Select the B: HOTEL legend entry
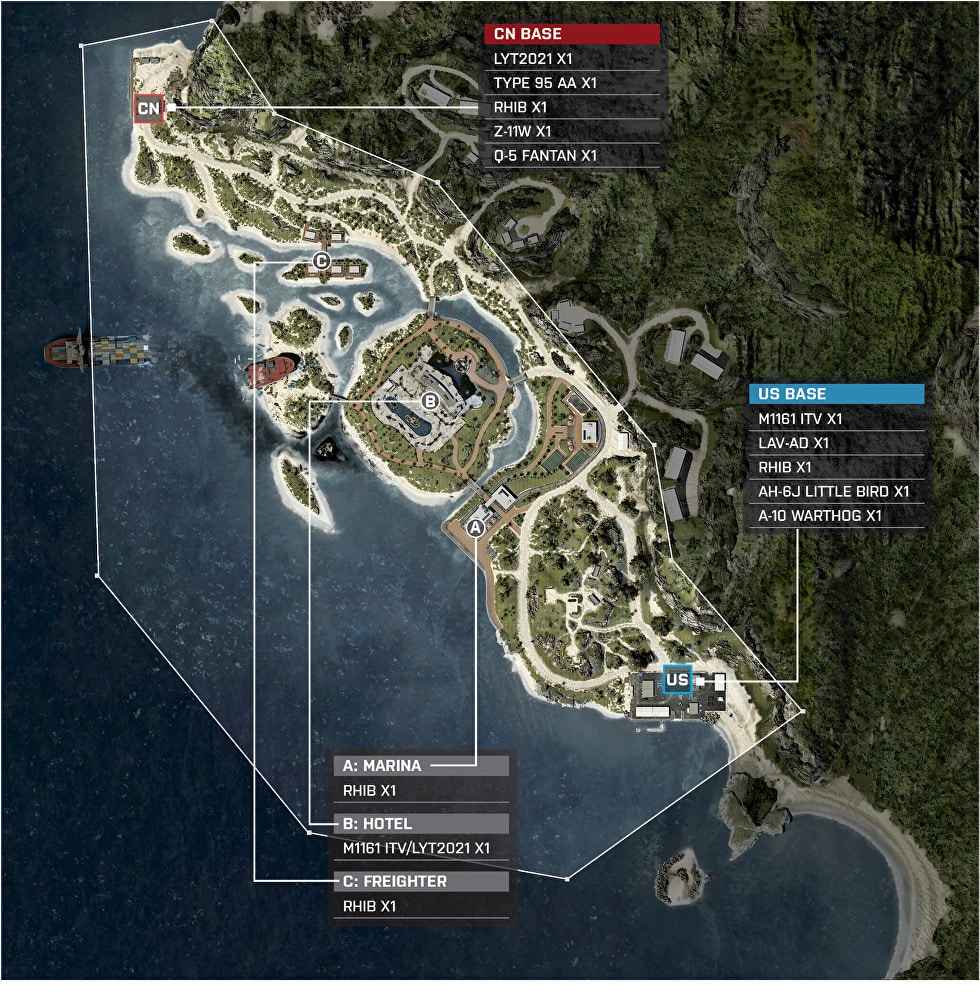Viewport: 980px width, 998px height. [x=421, y=824]
